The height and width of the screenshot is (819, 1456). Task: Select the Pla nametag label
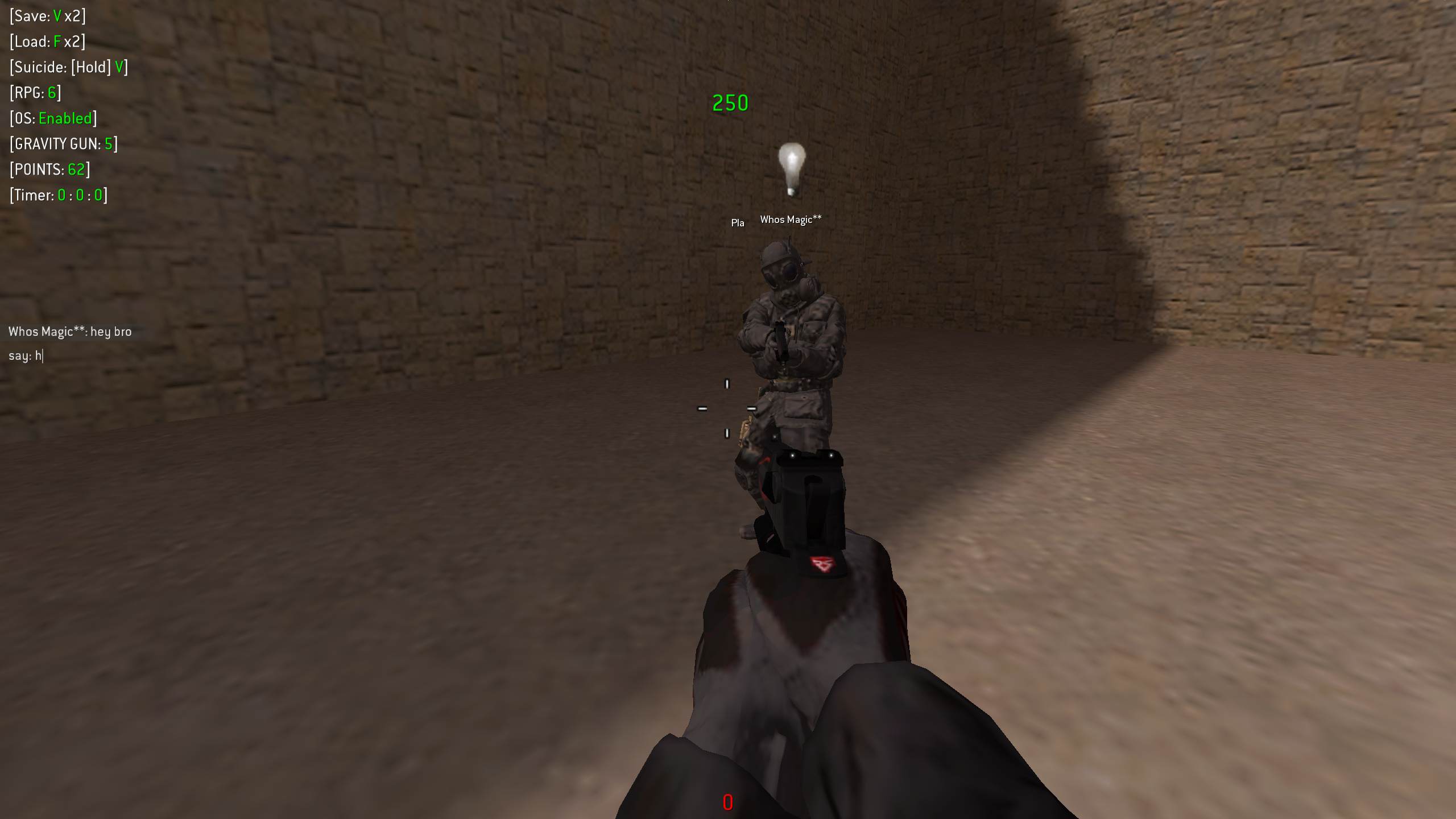click(738, 223)
